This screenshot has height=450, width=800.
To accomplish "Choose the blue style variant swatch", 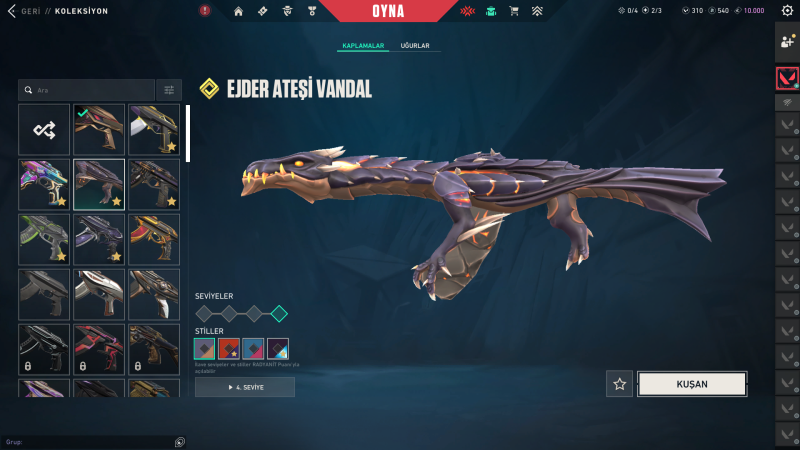I will pyautogui.click(x=253, y=349).
